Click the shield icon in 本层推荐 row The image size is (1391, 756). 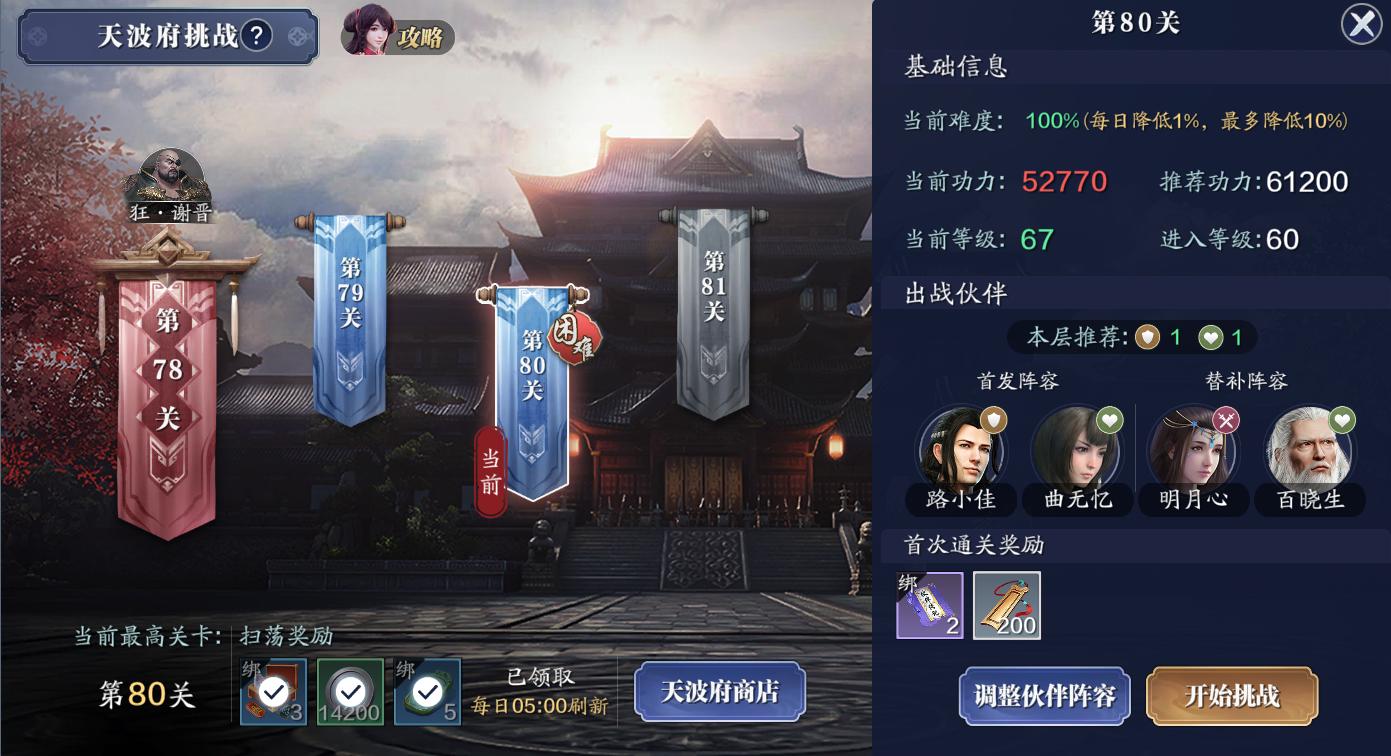tap(1145, 337)
